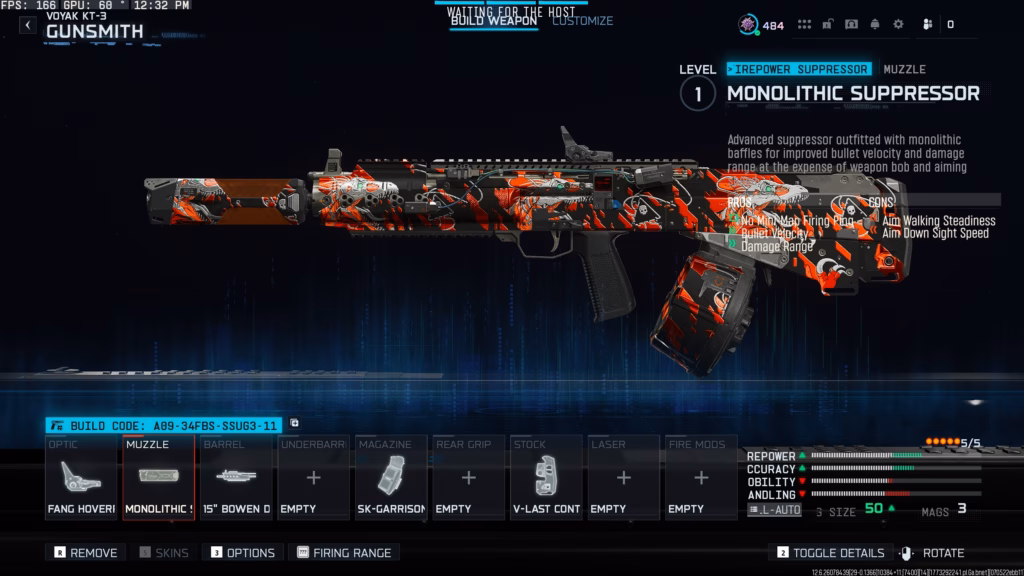Open the social party icon

click(x=926, y=24)
